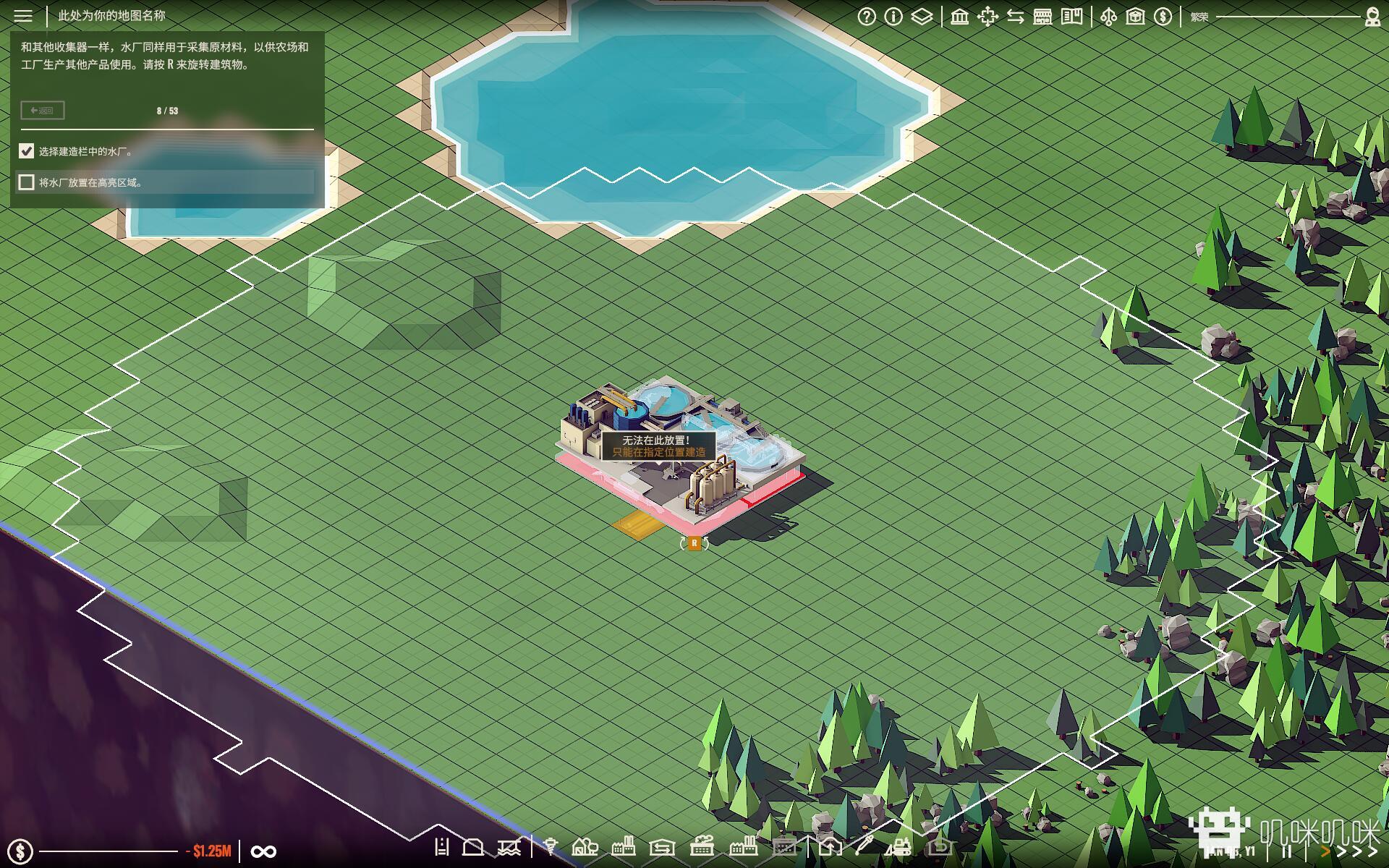Image resolution: width=1389 pixels, height=868 pixels.
Task: Select the farm build category
Action: [585, 846]
